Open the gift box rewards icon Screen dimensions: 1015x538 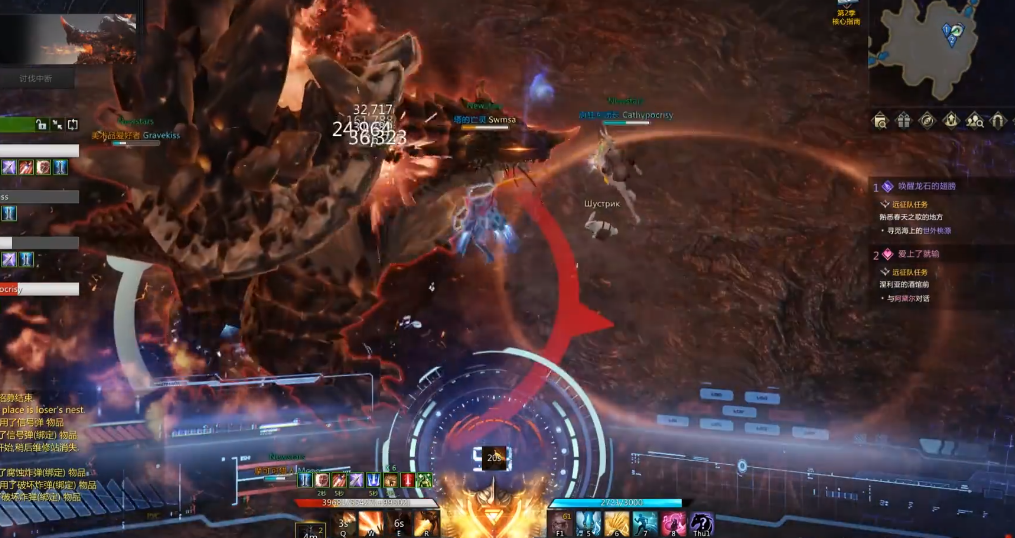(903, 121)
